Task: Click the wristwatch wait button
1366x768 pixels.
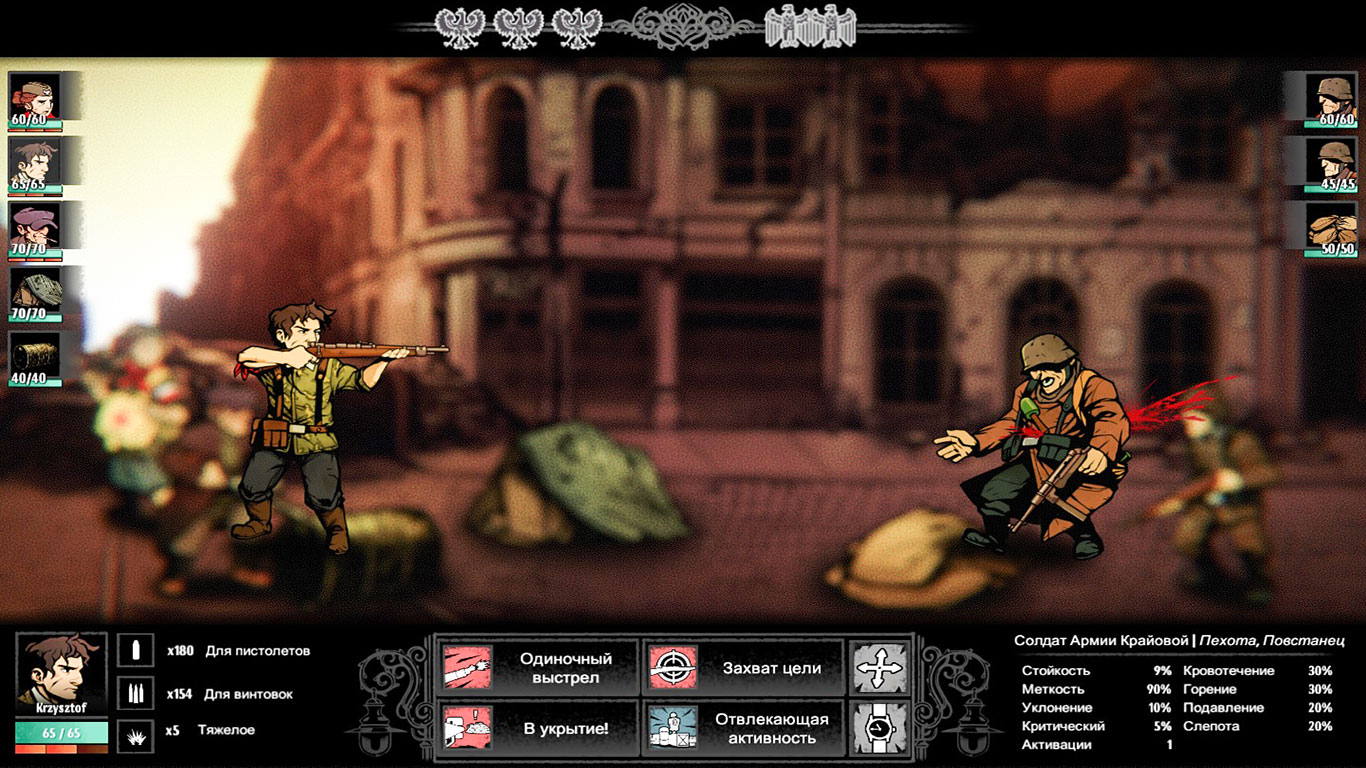Action: pos(879,728)
